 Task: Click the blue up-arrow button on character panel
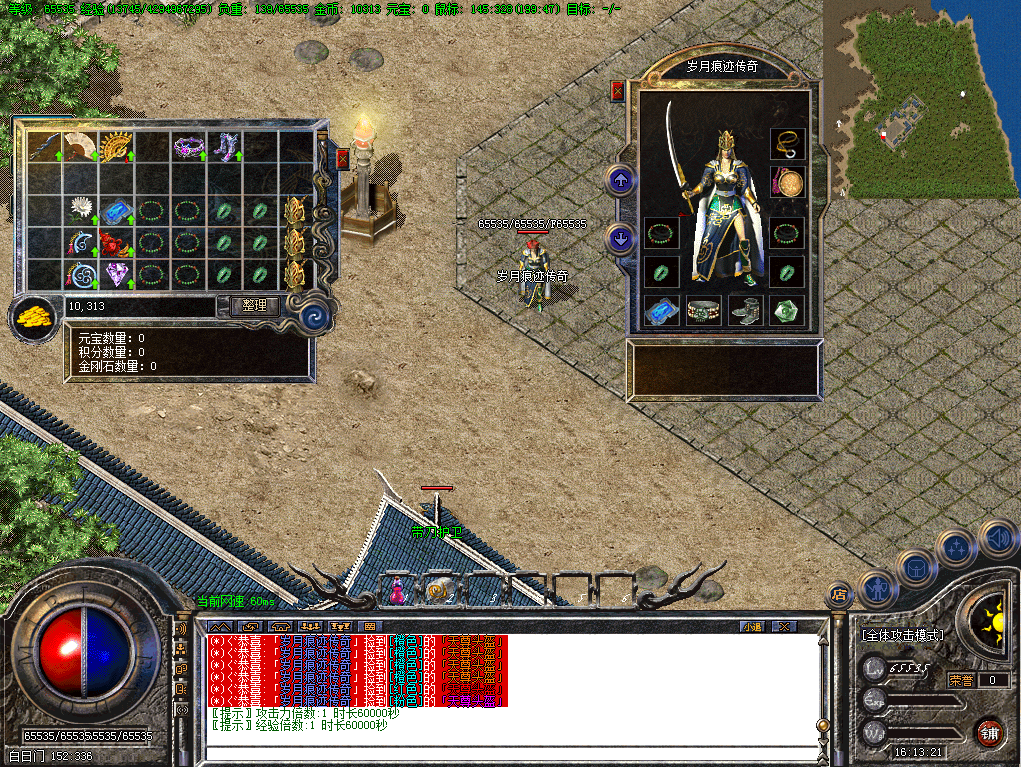pos(620,181)
